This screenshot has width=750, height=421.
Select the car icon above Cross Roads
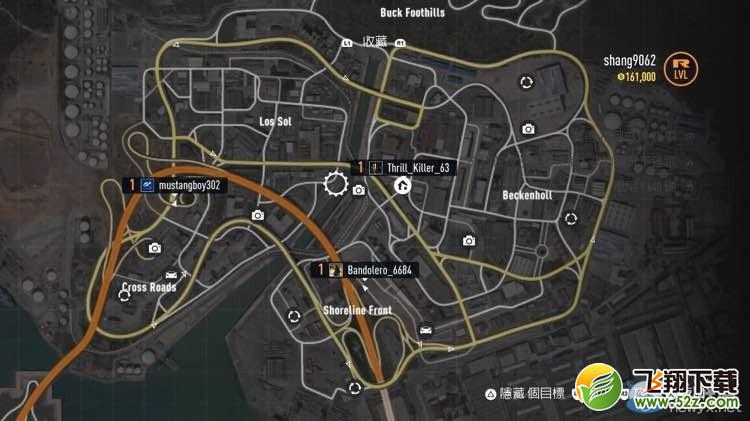(x=172, y=274)
